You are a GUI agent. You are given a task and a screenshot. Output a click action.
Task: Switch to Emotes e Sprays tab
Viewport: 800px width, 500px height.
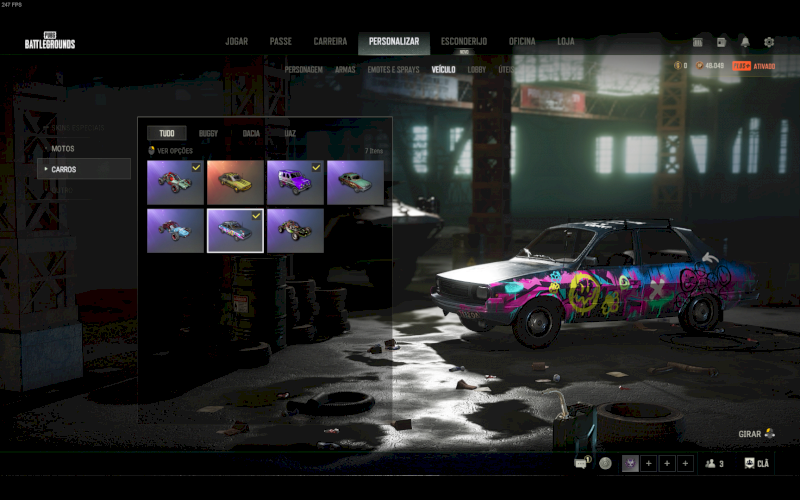coord(393,70)
